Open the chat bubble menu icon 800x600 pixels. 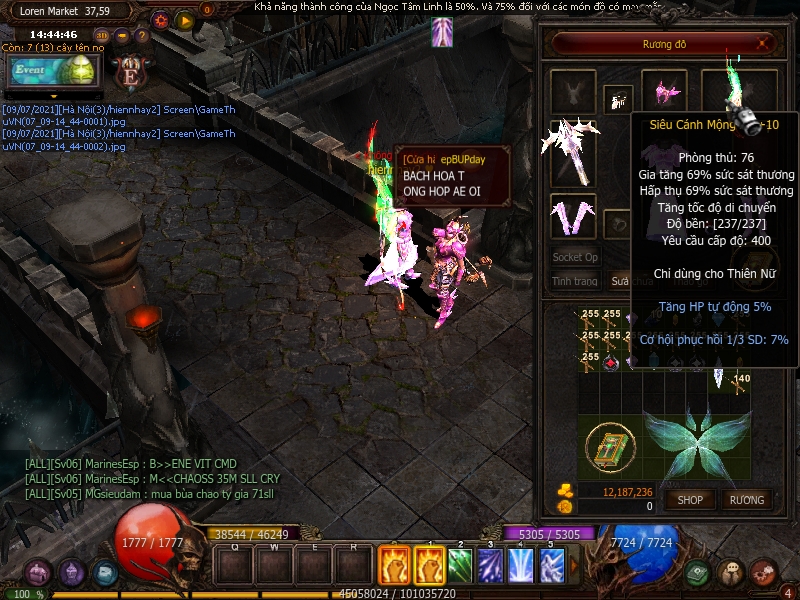(x=732, y=573)
